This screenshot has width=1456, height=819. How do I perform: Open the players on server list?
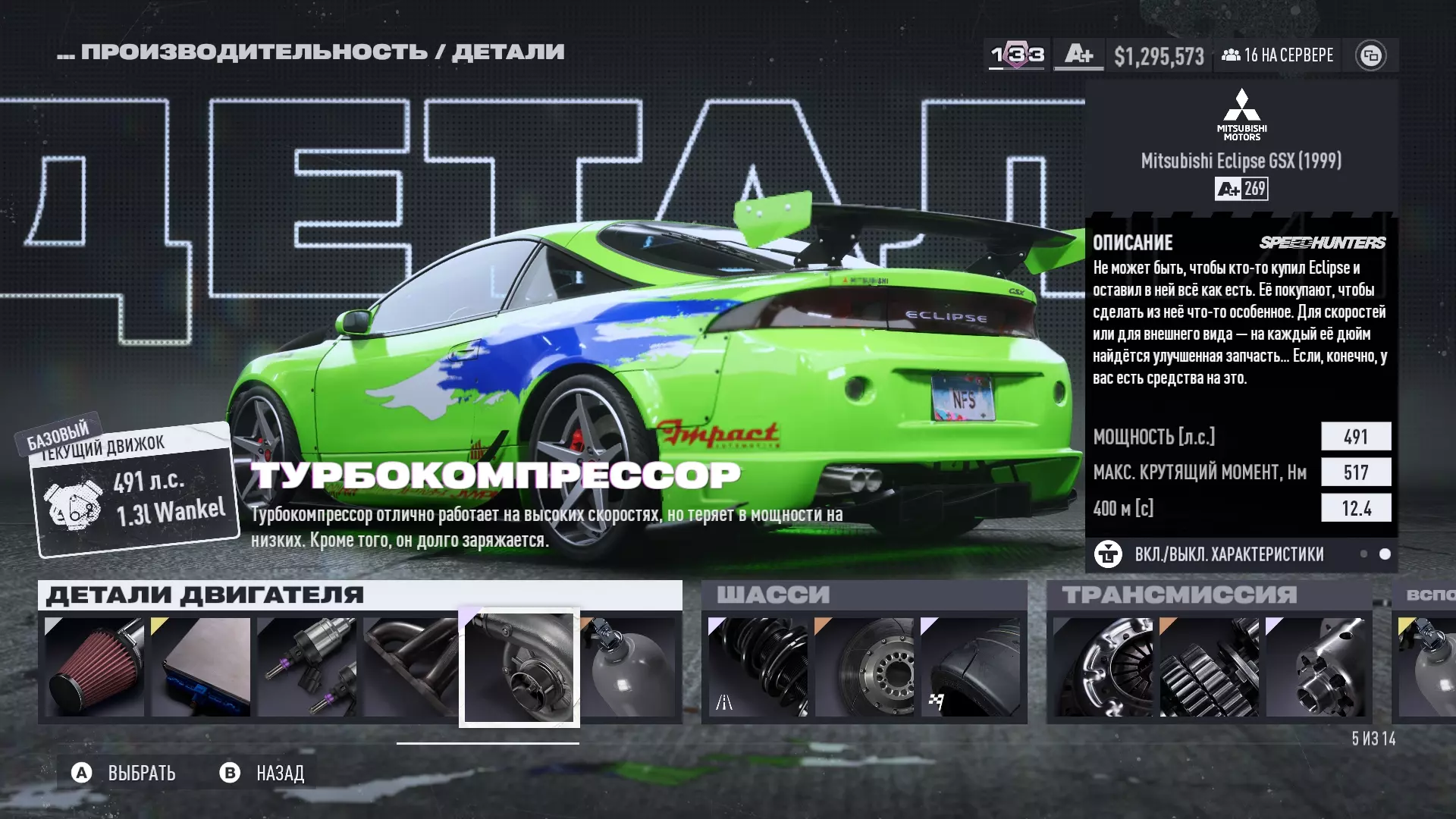tap(1278, 55)
